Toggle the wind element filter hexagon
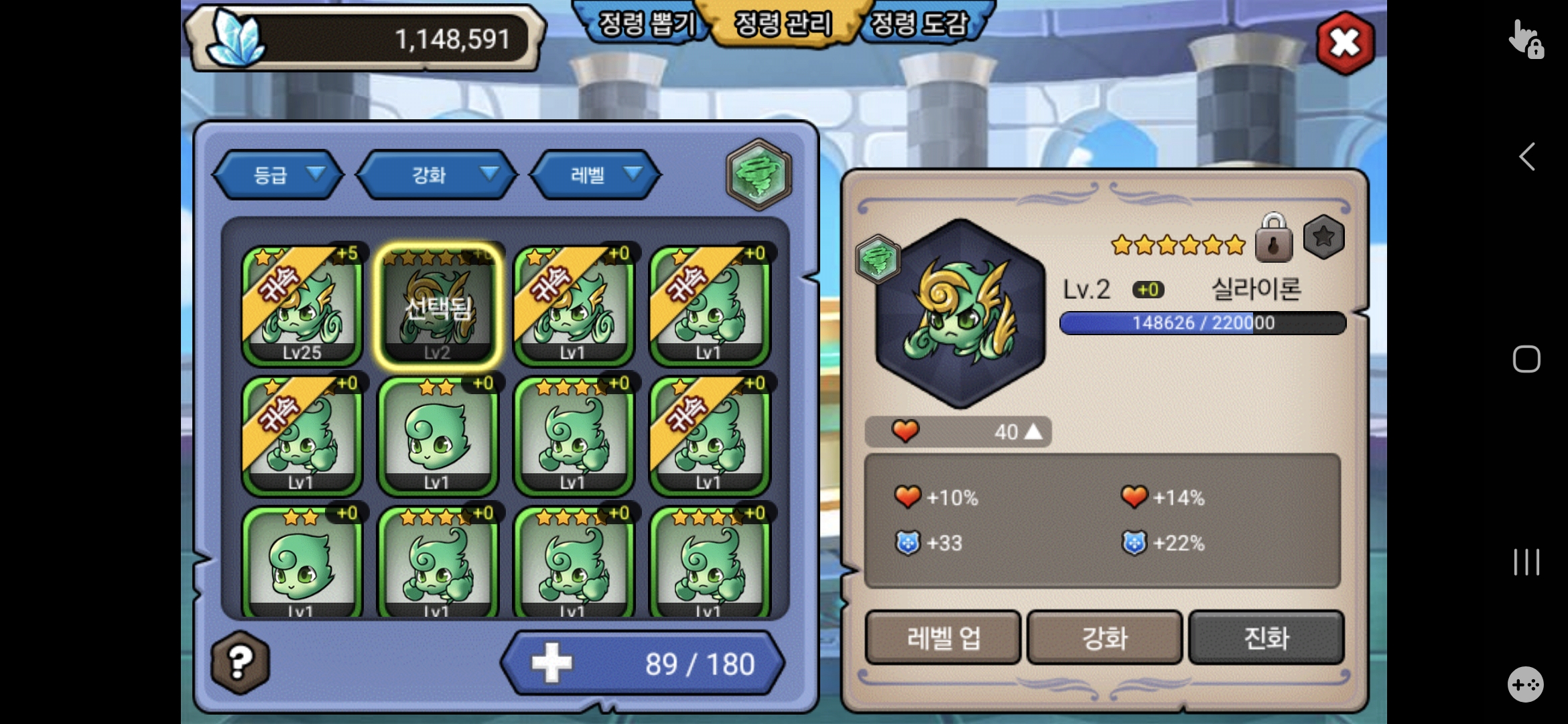This screenshot has height=724, width=1568. pos(759,174)
